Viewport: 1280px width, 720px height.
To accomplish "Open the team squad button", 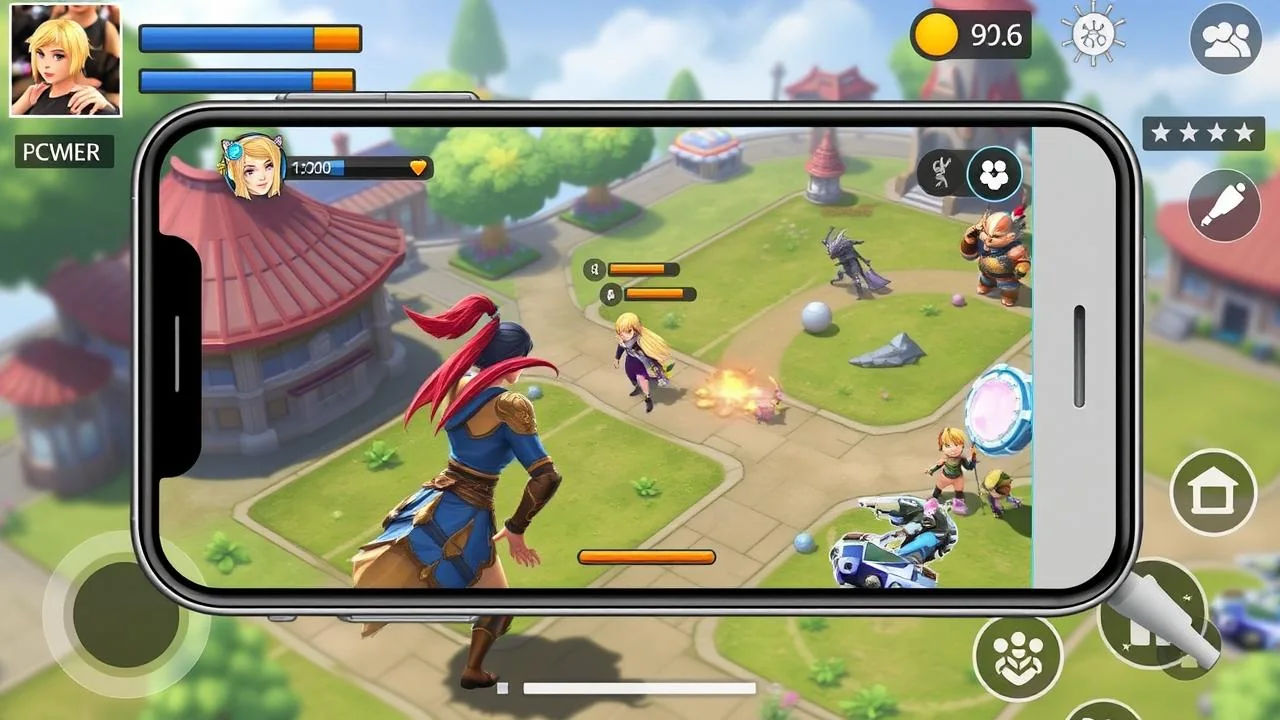I will pyautogui.click(x=1017, y=657).
